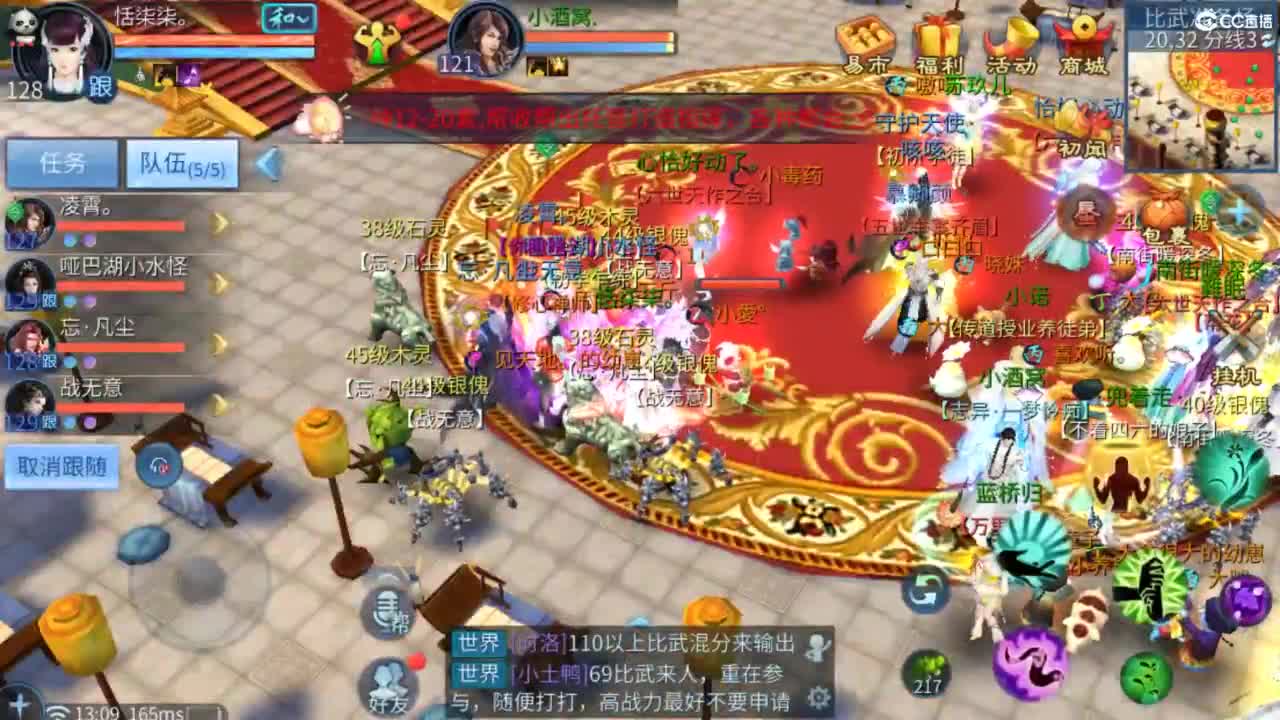The width and height of the screenshot is (1280, 720).
Task: Click the 帮 guild chat icon
Action: click(385, 609)
